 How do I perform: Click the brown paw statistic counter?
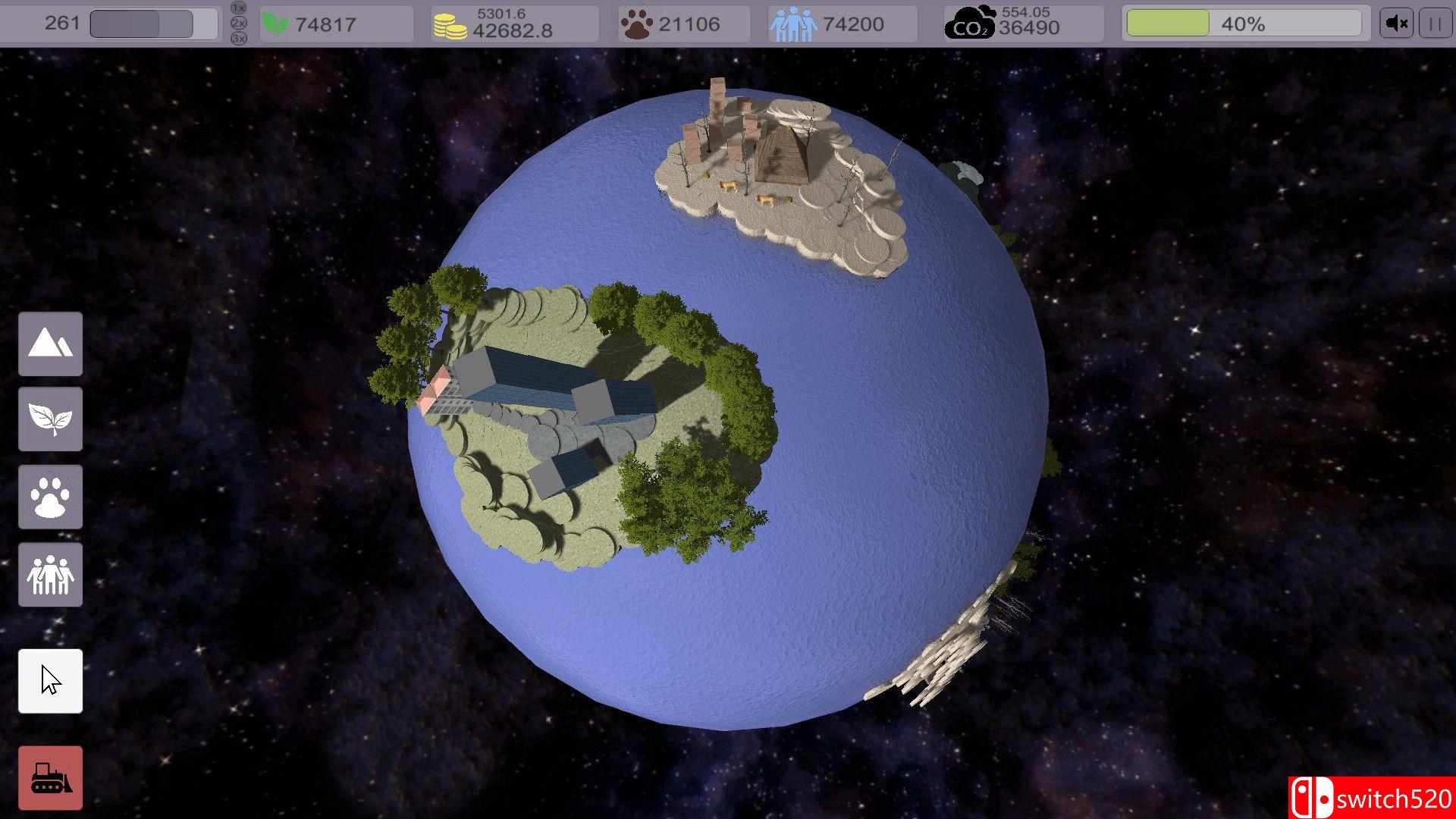coord(682,24)
